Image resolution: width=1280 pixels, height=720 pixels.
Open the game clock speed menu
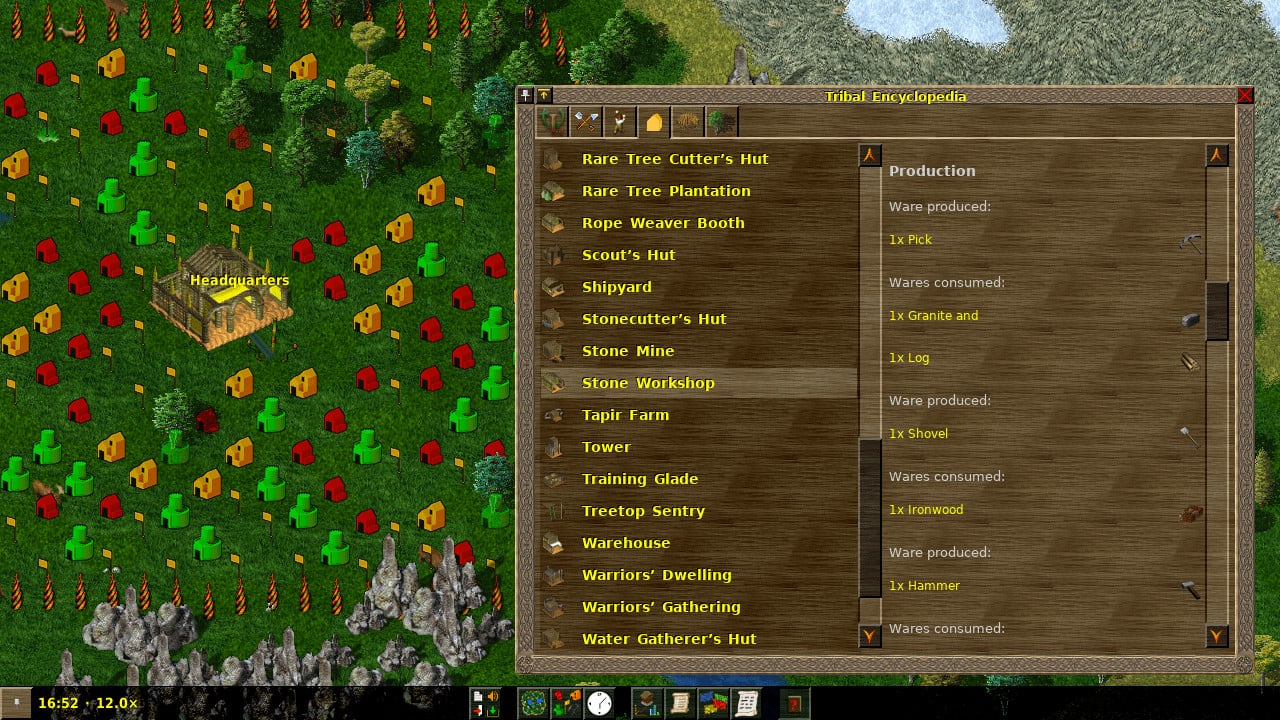tap(598, 703)
